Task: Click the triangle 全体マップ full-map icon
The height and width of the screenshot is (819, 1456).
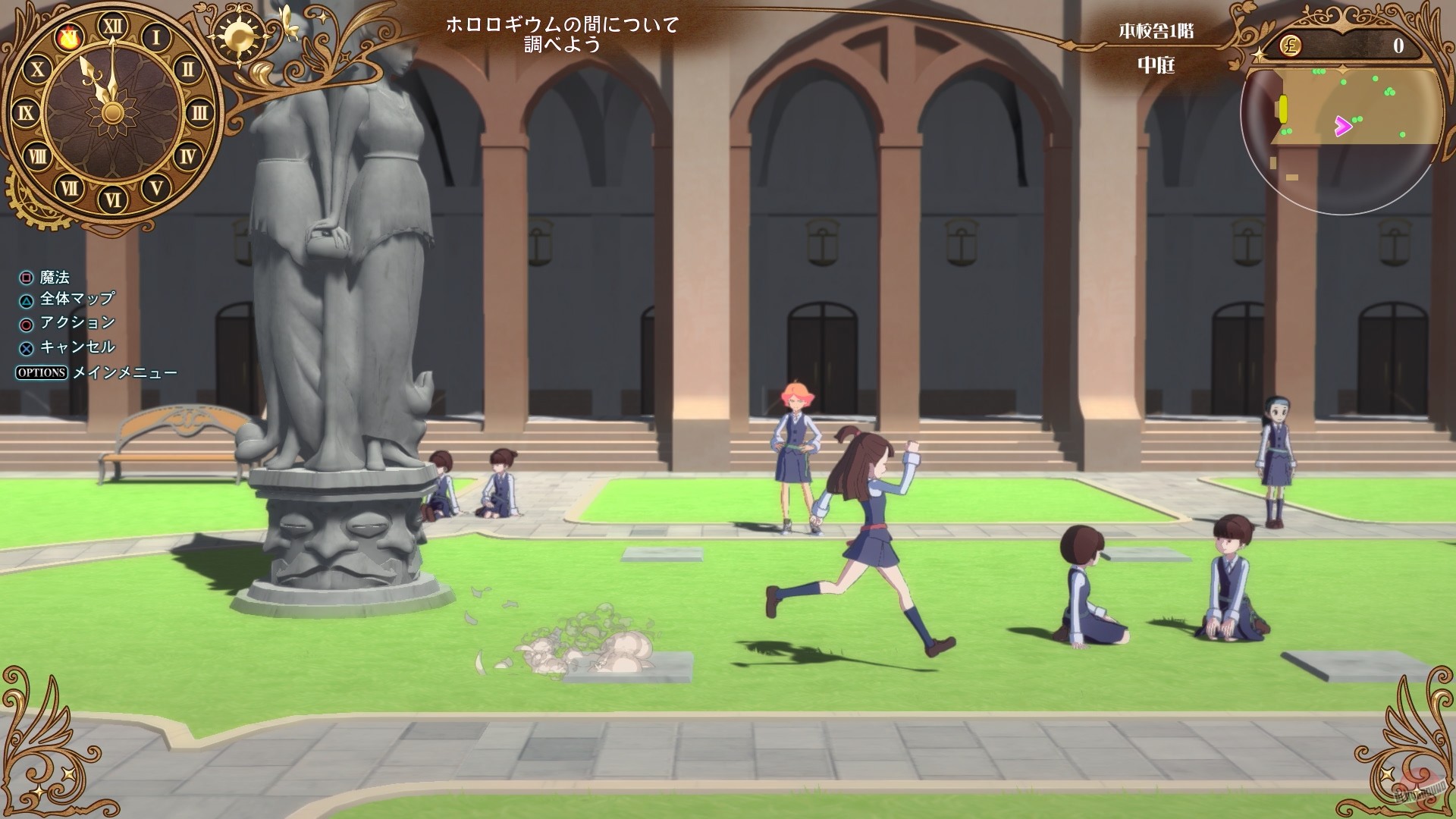Action: [27, 300]
